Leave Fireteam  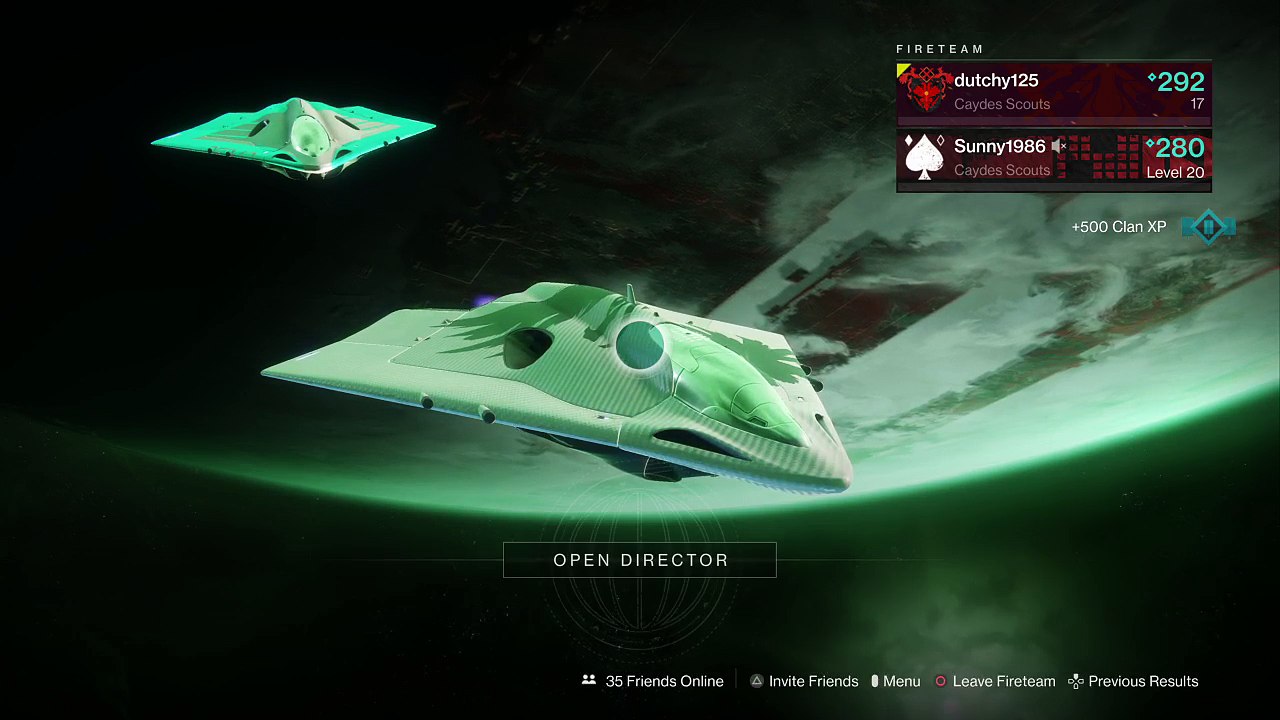[x=995, y=681]
